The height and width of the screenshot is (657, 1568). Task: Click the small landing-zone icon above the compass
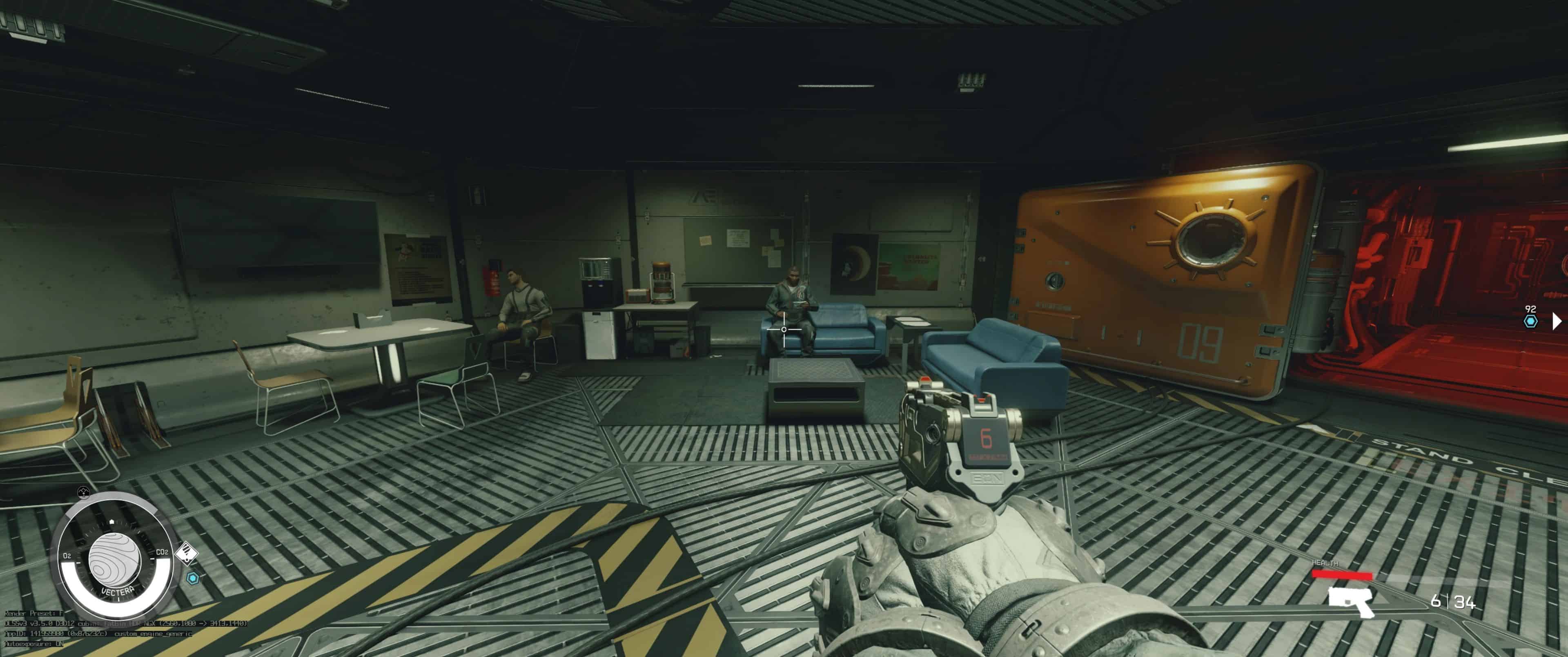[84, 492]
